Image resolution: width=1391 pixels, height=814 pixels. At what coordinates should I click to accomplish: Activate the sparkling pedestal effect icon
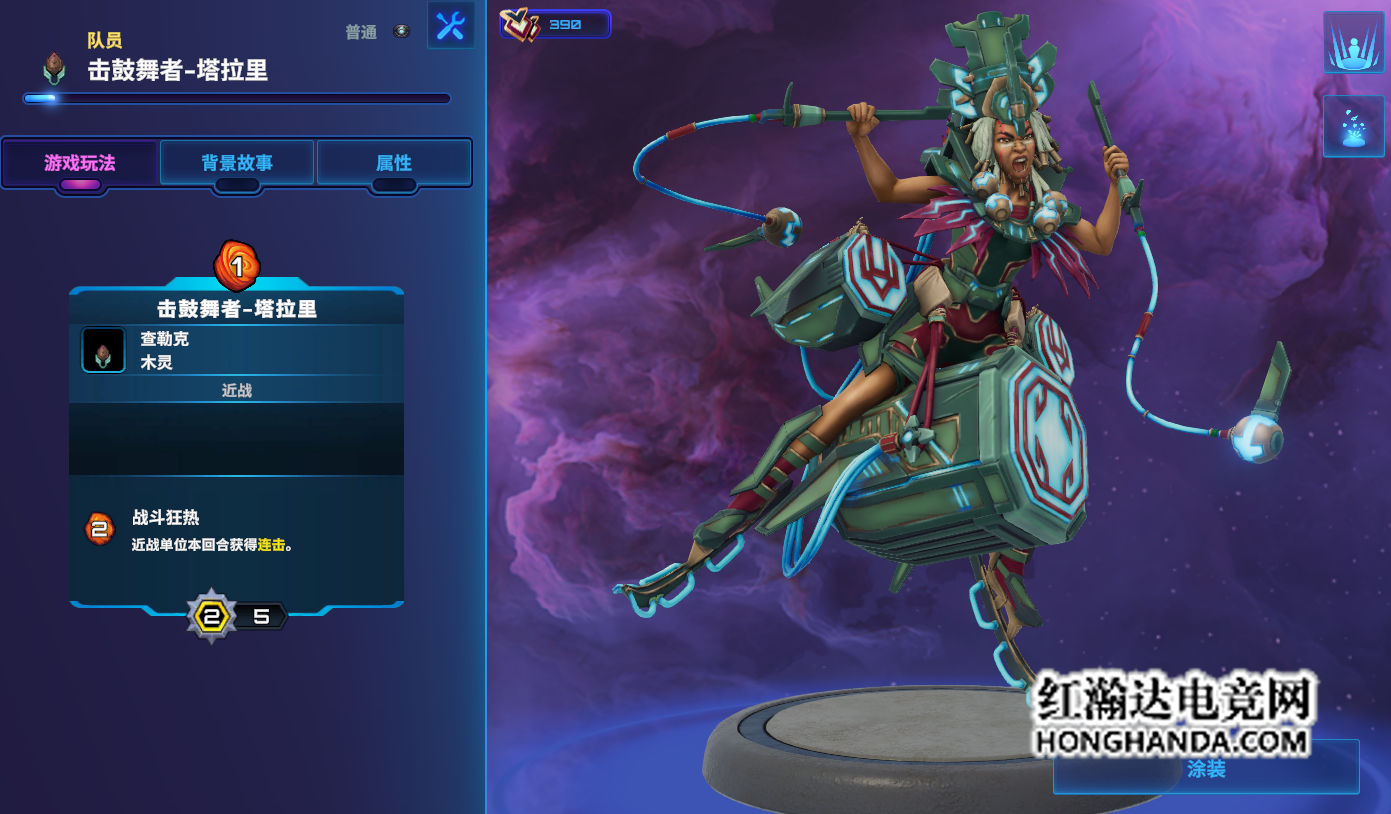pyautogui.click(x=1353, y=126)
